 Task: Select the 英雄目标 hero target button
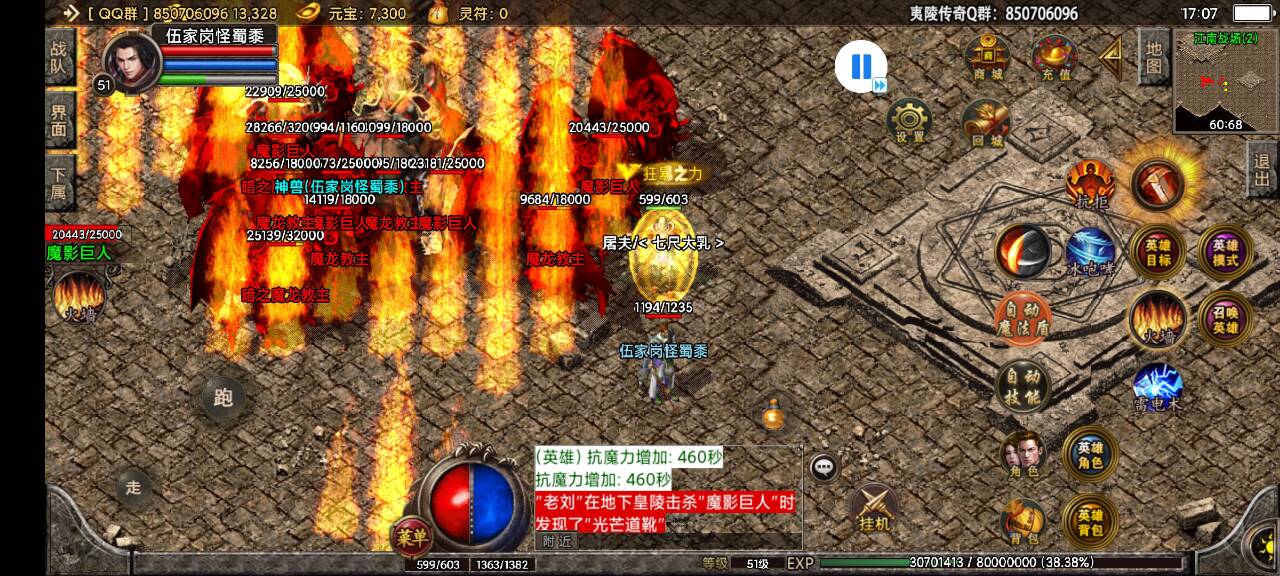pos(1157,251)
